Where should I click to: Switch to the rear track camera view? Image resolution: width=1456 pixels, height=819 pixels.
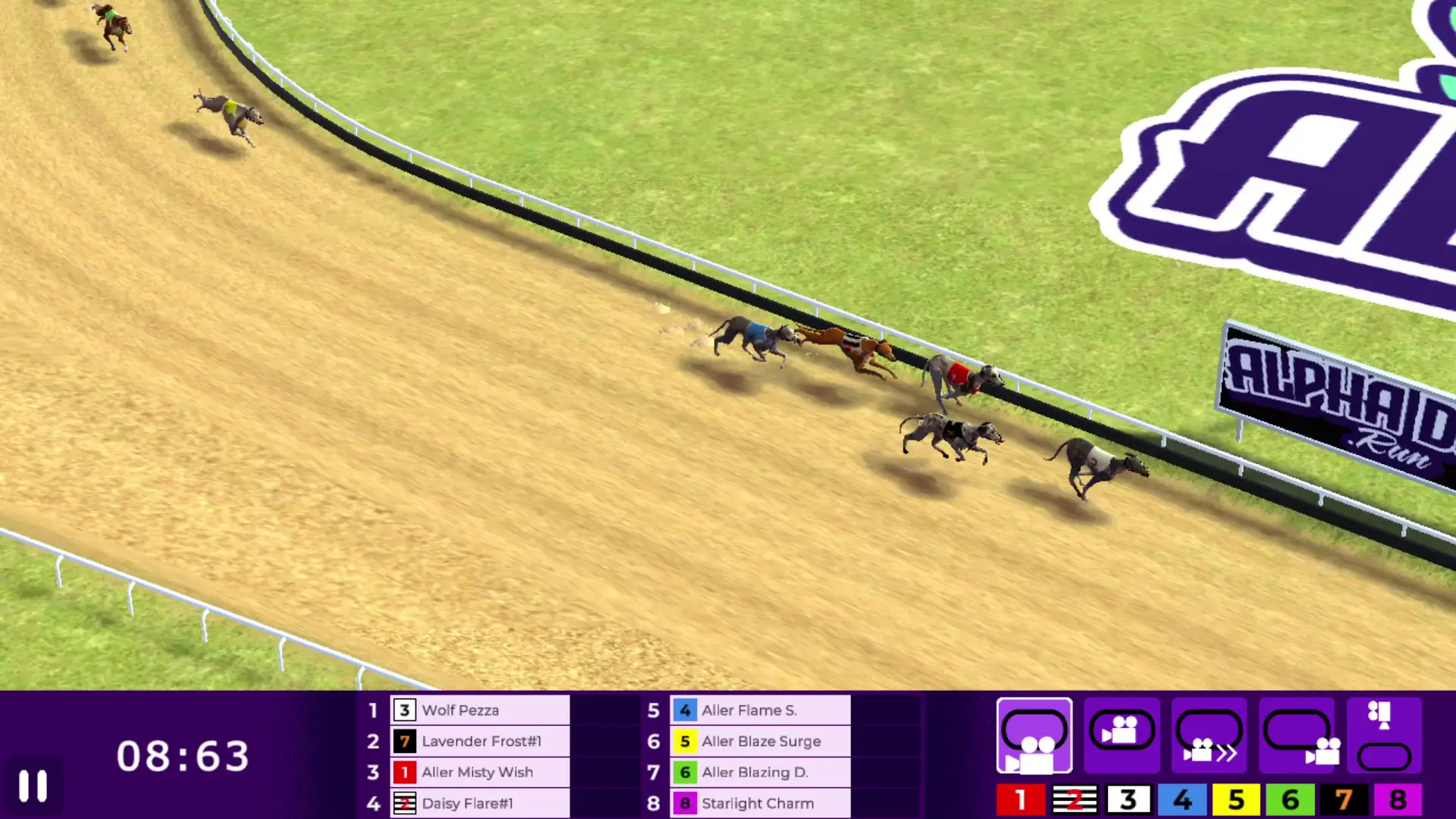tap(1297, 736)
